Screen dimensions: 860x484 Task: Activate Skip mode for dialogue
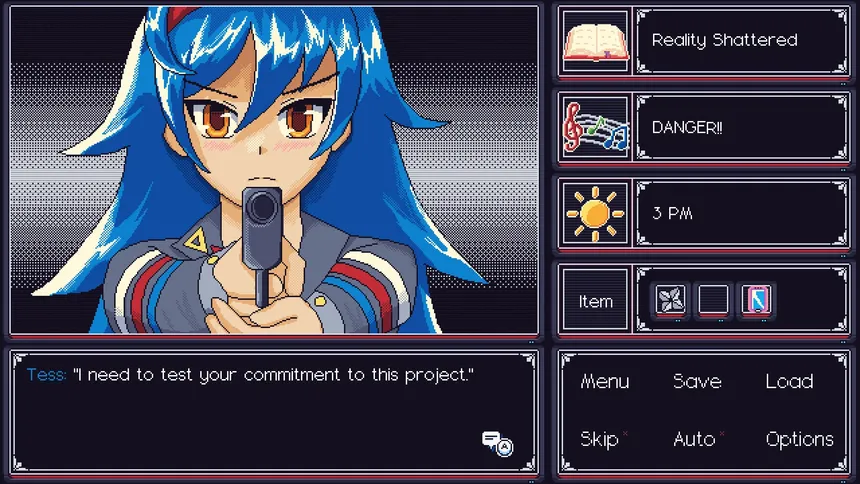600,439
